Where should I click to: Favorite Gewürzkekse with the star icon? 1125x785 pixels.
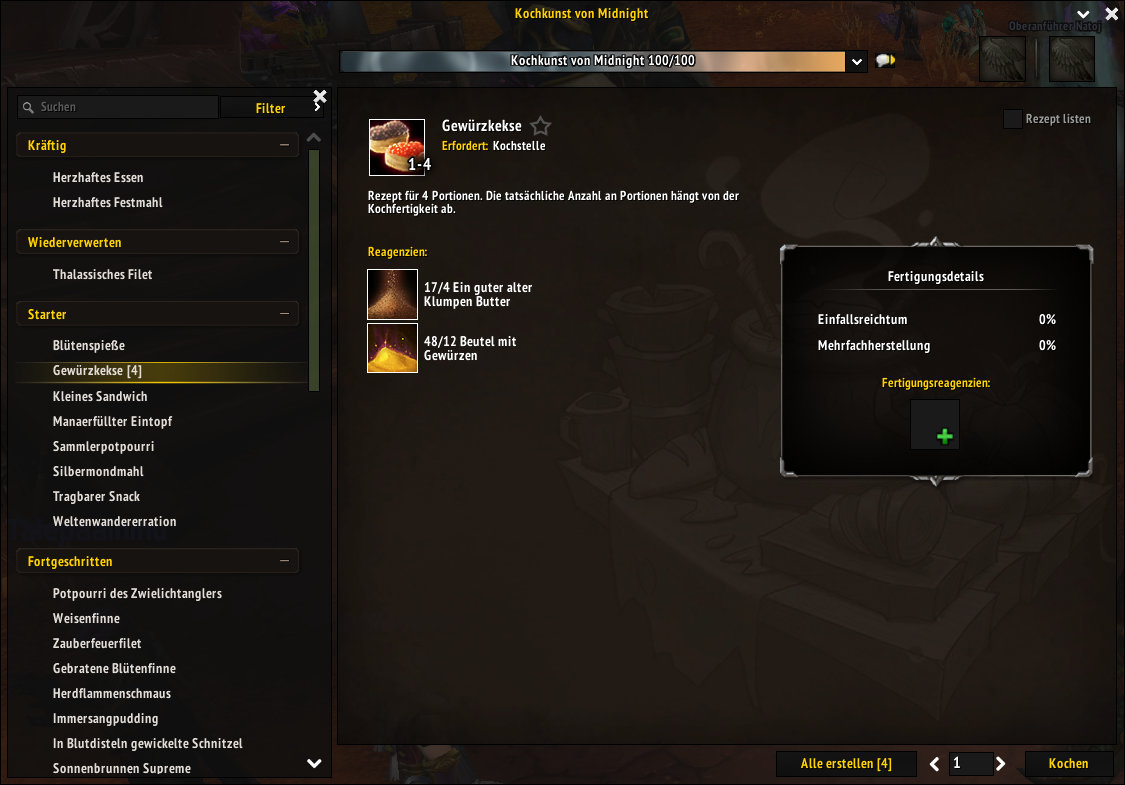tap(541, 126)
